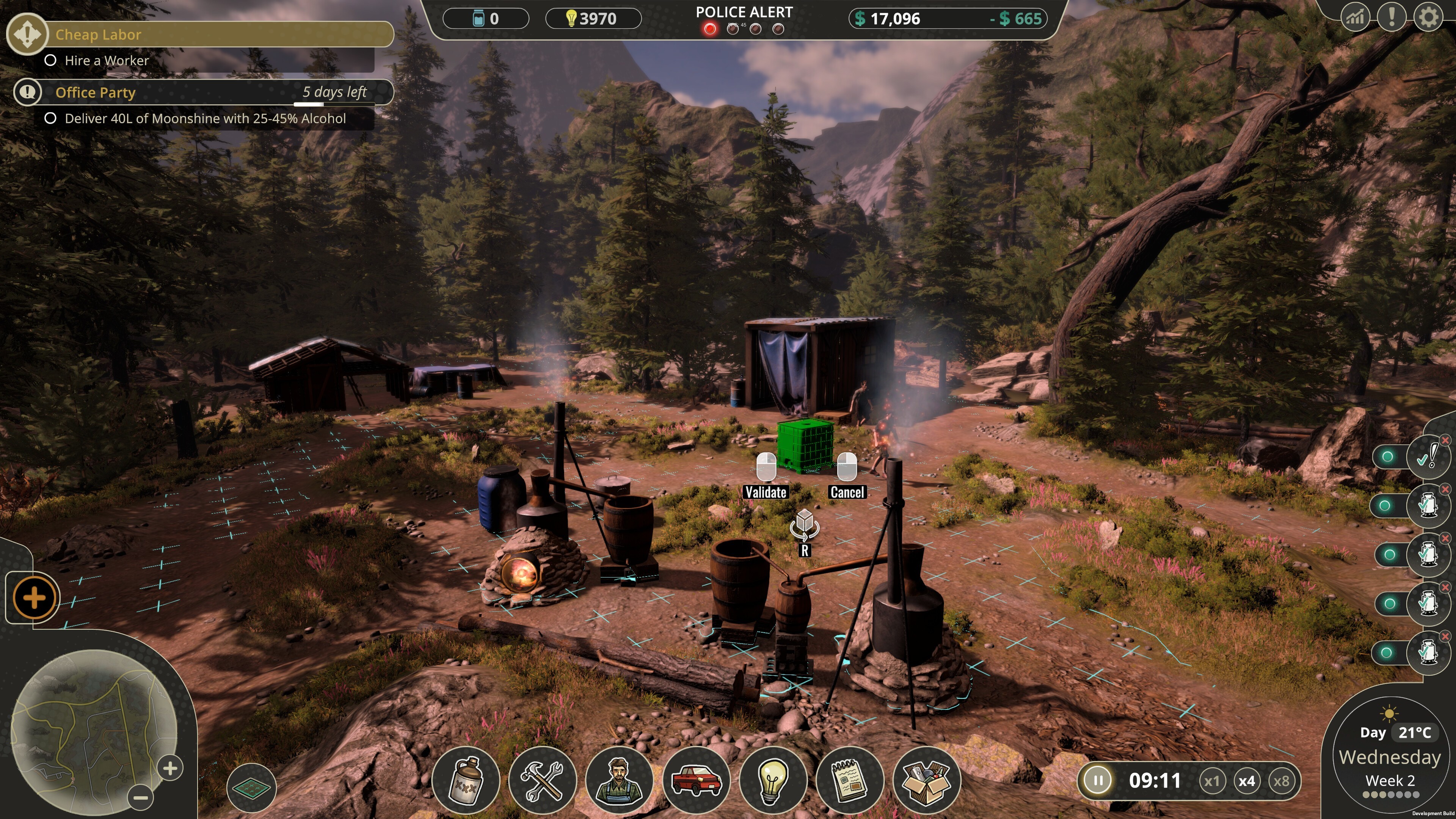Click the orange plus button on left
Image resolution: width=1456 pixels, height=819 pixels.
[x=34, y=598]
